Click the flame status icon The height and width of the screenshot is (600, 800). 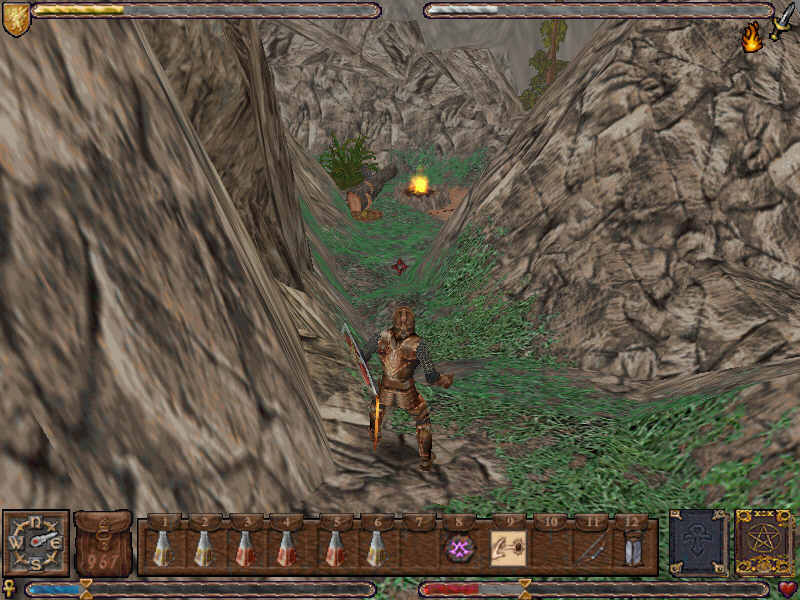click(751, 38)
